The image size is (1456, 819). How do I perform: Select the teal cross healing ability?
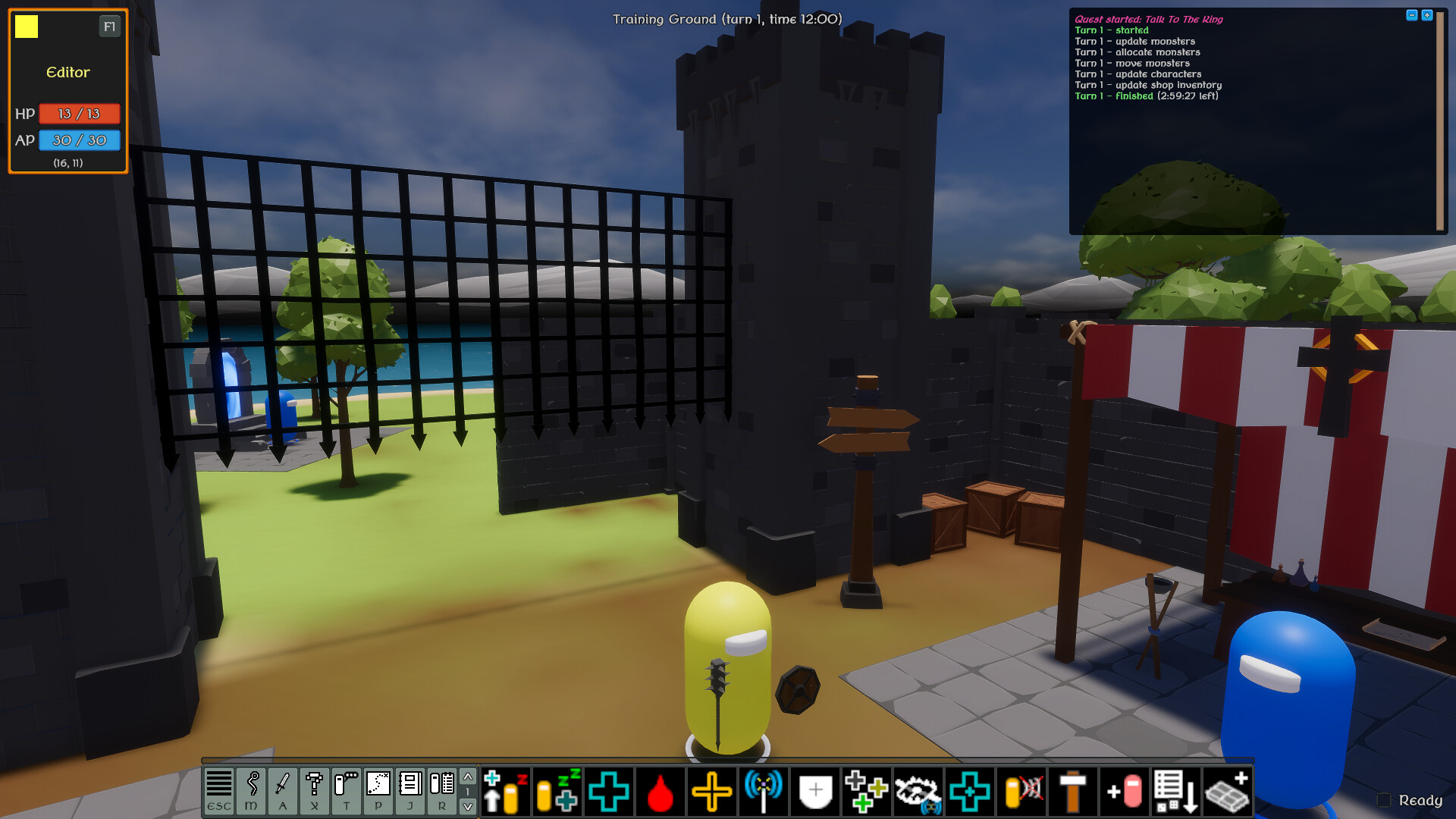coord(610,792)
